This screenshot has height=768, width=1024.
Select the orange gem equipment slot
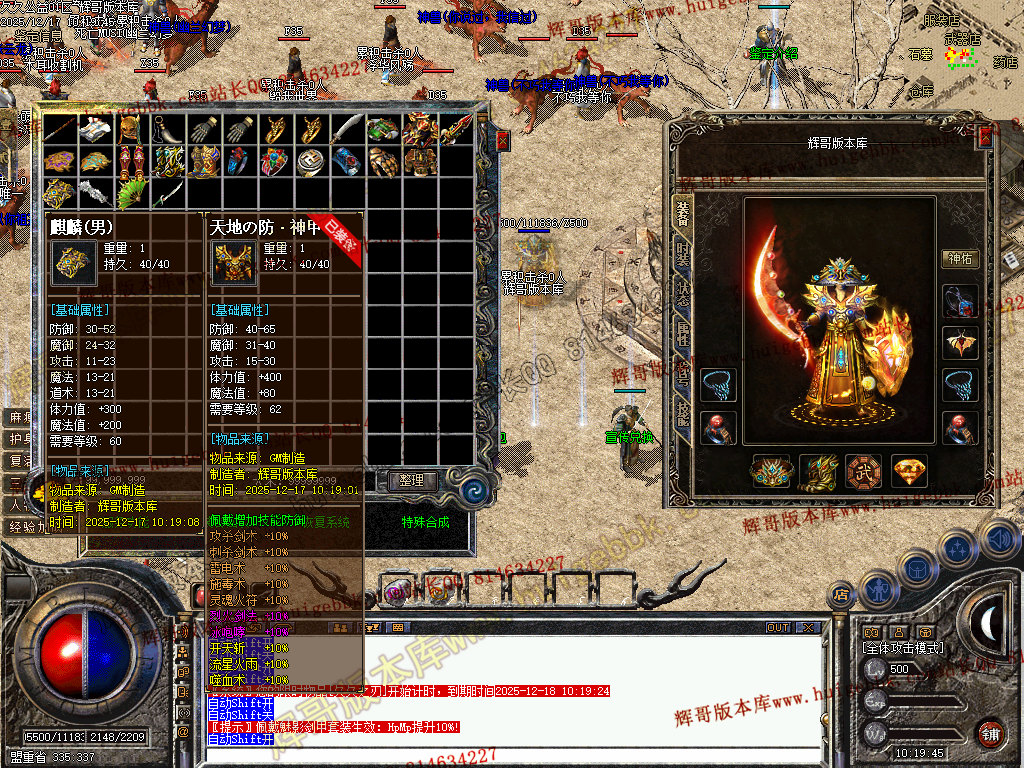[908, 471]
